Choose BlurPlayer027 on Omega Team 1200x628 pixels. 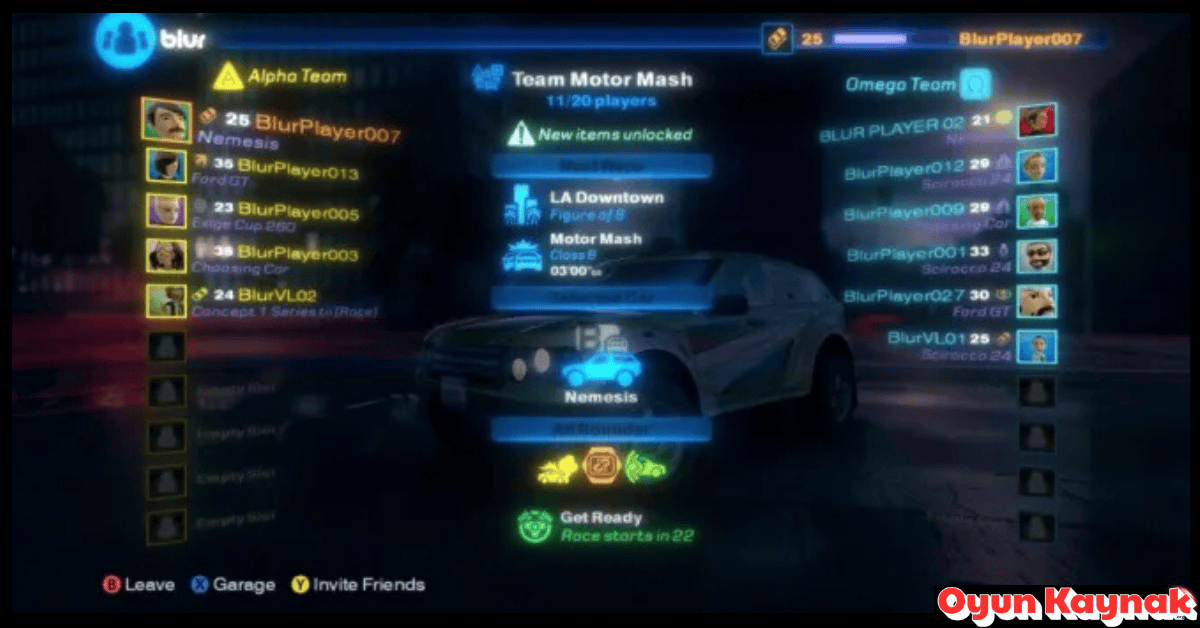coord(904,296)
